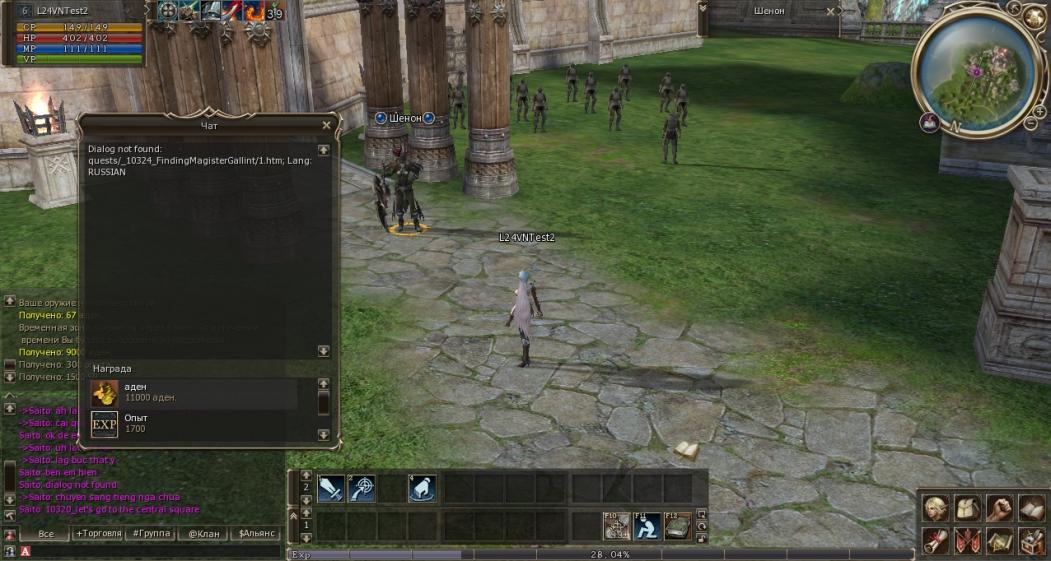Close the Чат dialog window
Screen dimensions: 1051x561
click(326, 125)
